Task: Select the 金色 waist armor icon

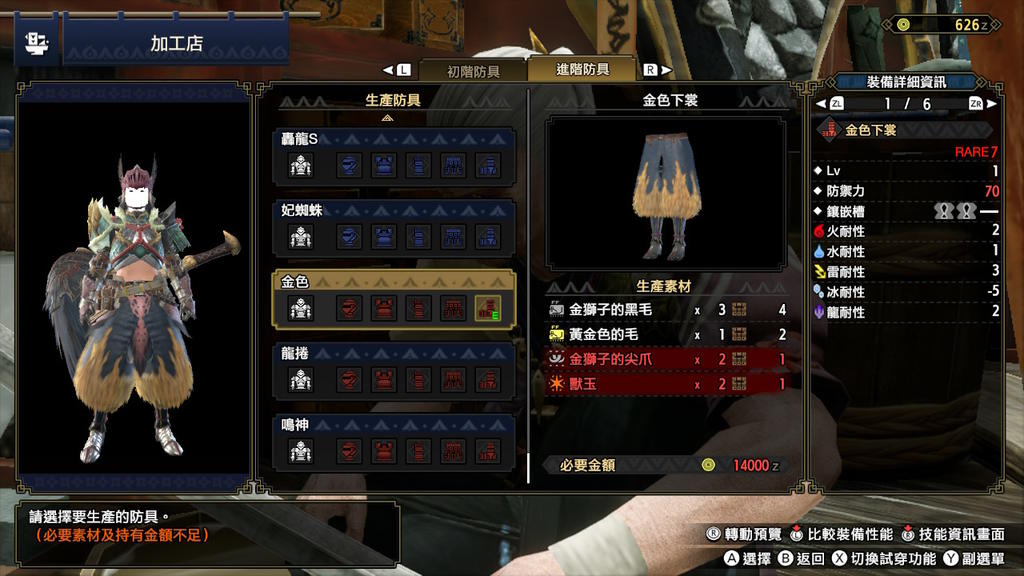Action: pos(453,309)
